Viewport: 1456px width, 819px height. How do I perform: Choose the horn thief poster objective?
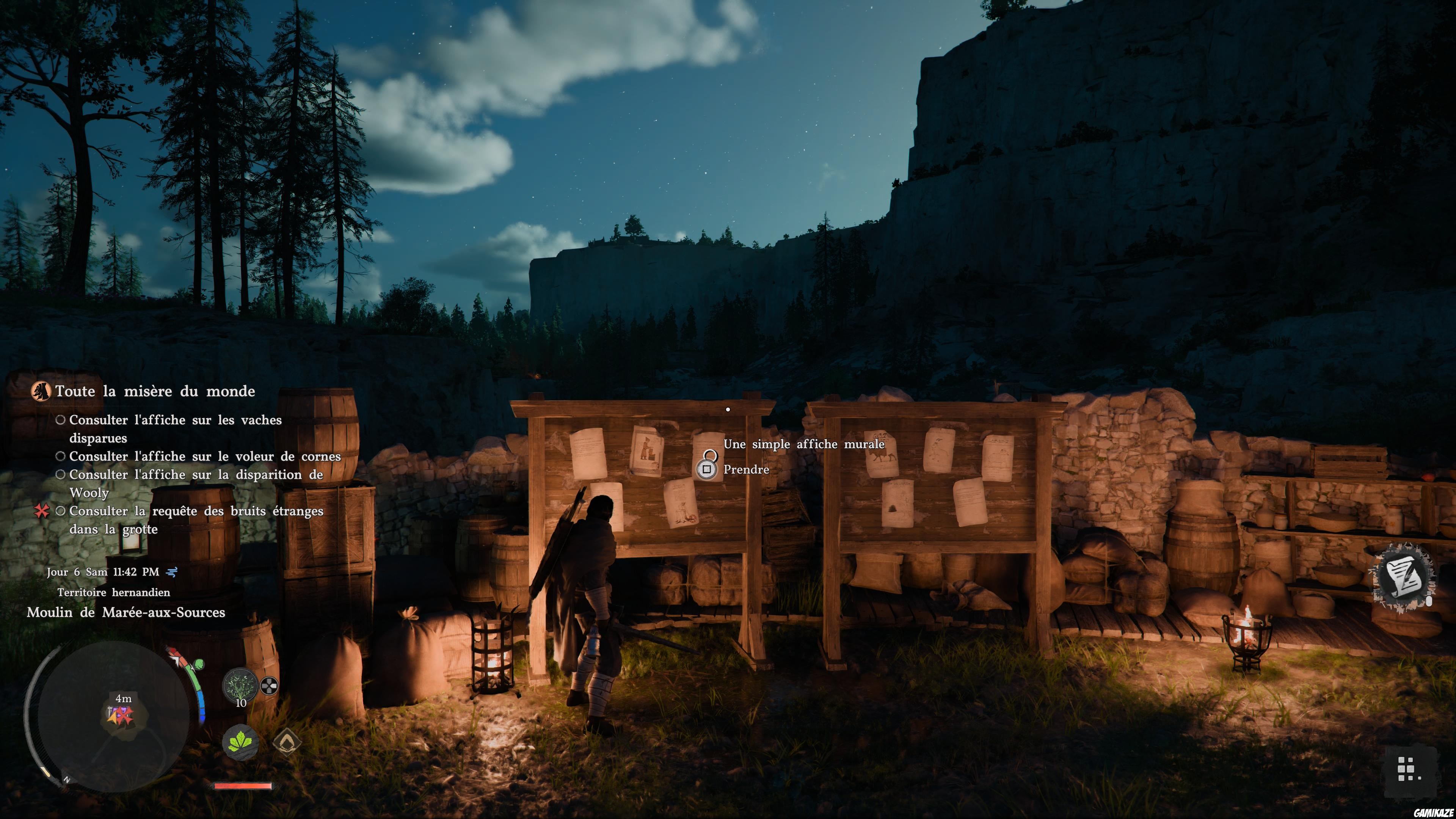[205, 456]
